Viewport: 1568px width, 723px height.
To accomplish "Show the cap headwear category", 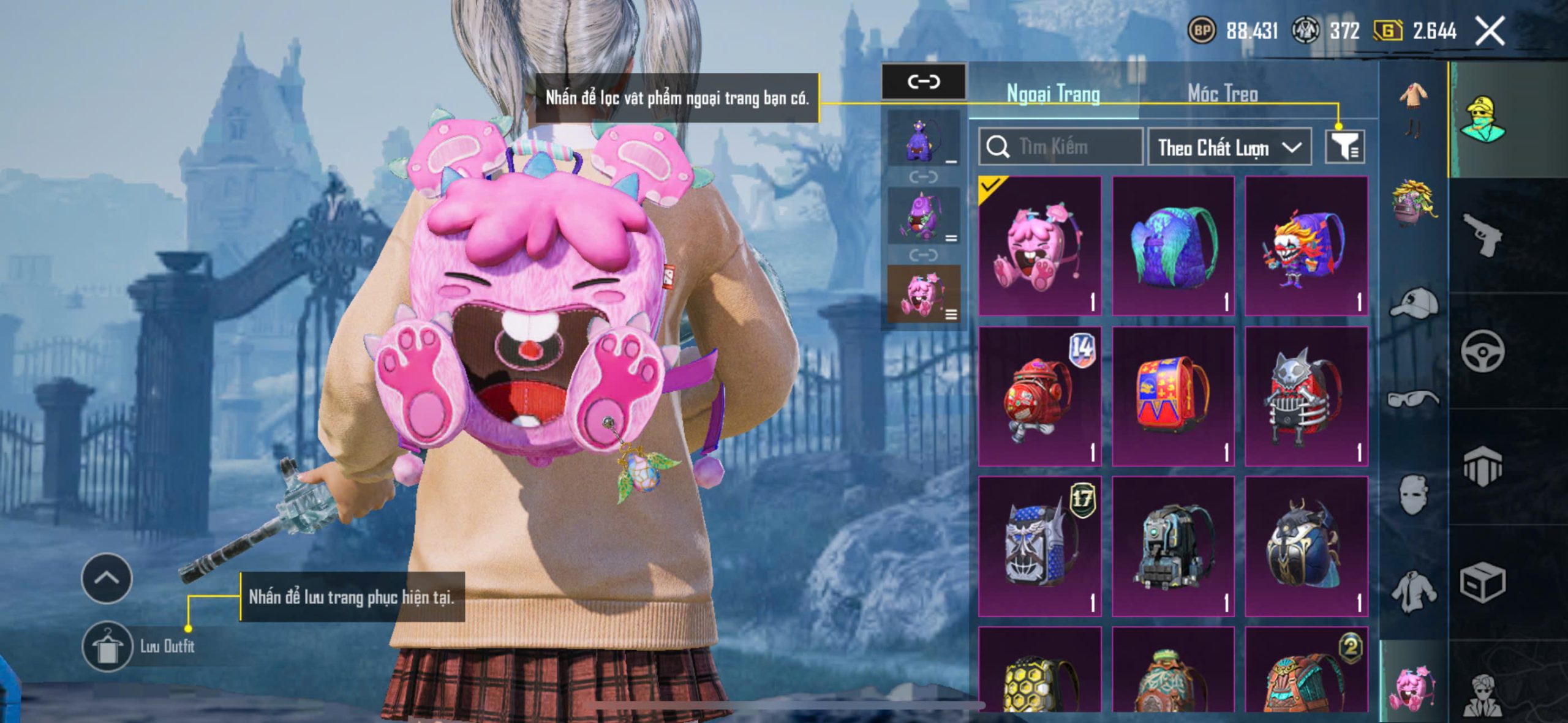I will point(1414,303).
